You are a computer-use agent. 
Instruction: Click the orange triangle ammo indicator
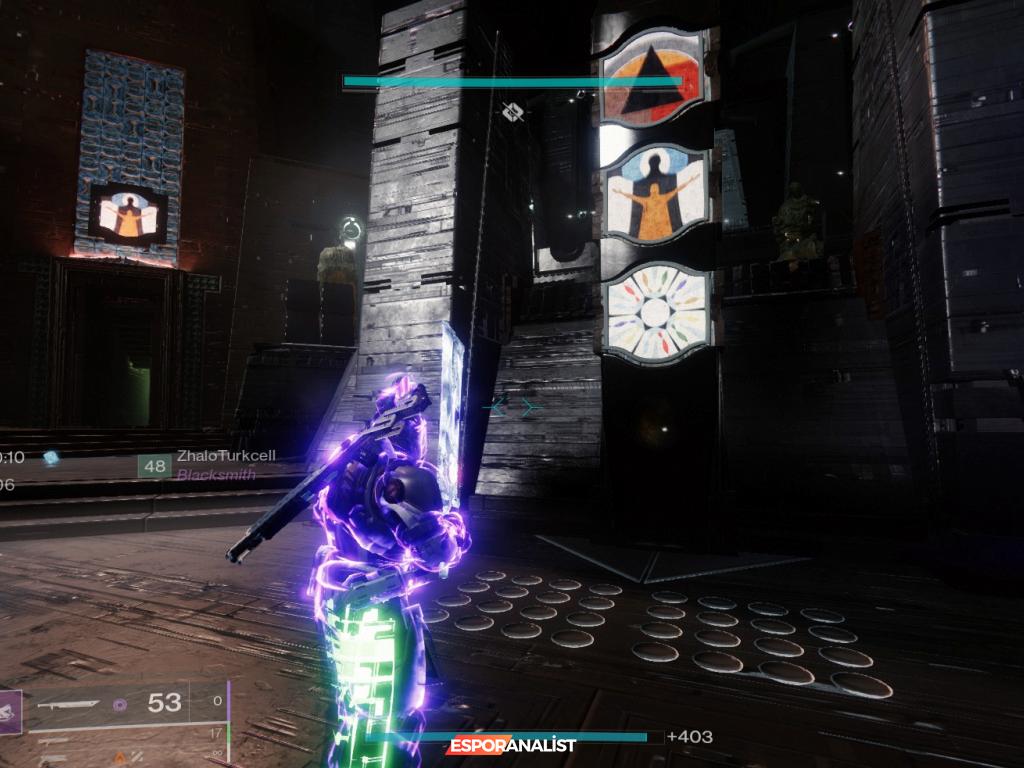click(120, 758)
